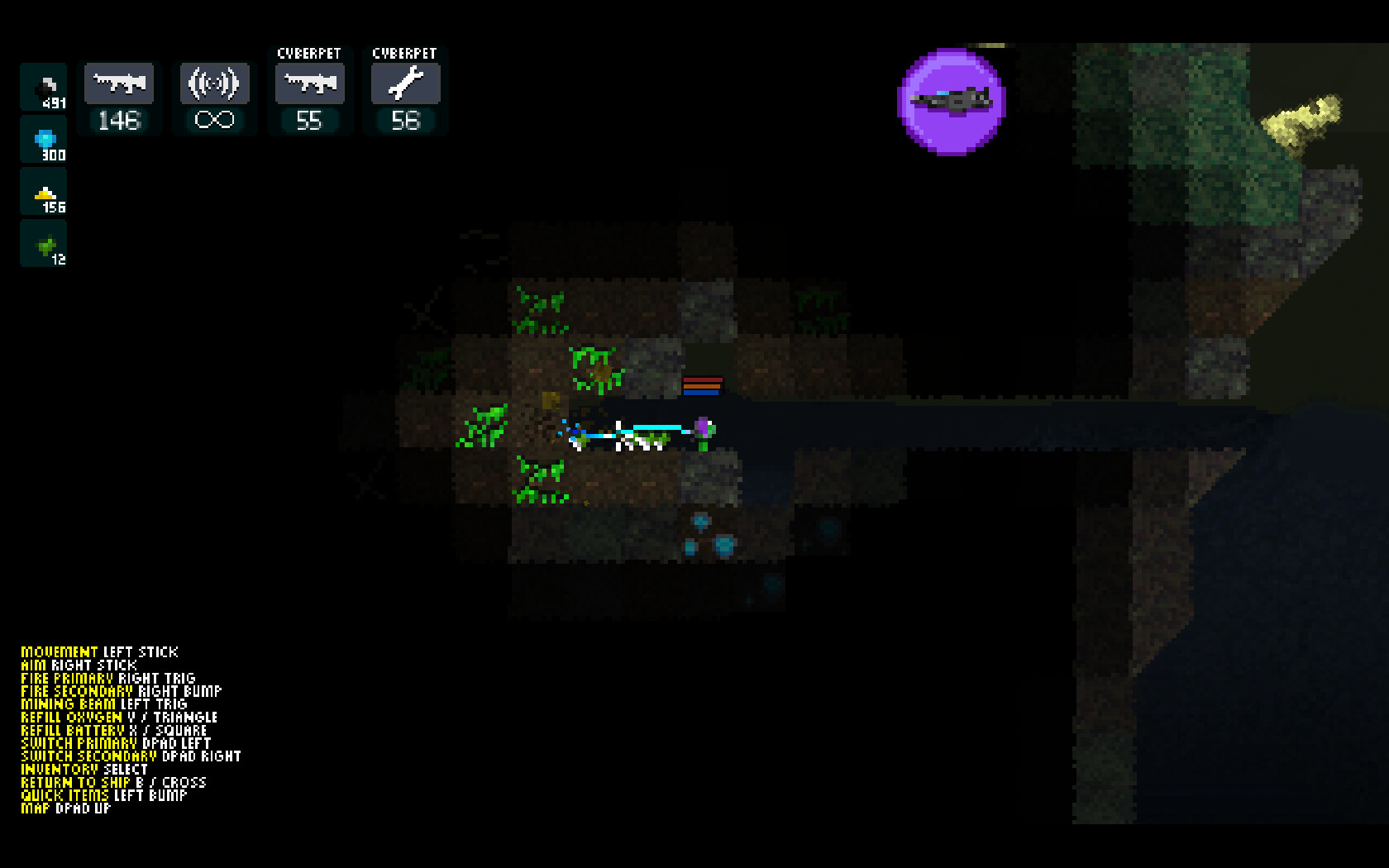Screen dimensions: 1389x868
Task: Click the orange health bar above the character
Action: pyautogui.click(x=702, y=386)
